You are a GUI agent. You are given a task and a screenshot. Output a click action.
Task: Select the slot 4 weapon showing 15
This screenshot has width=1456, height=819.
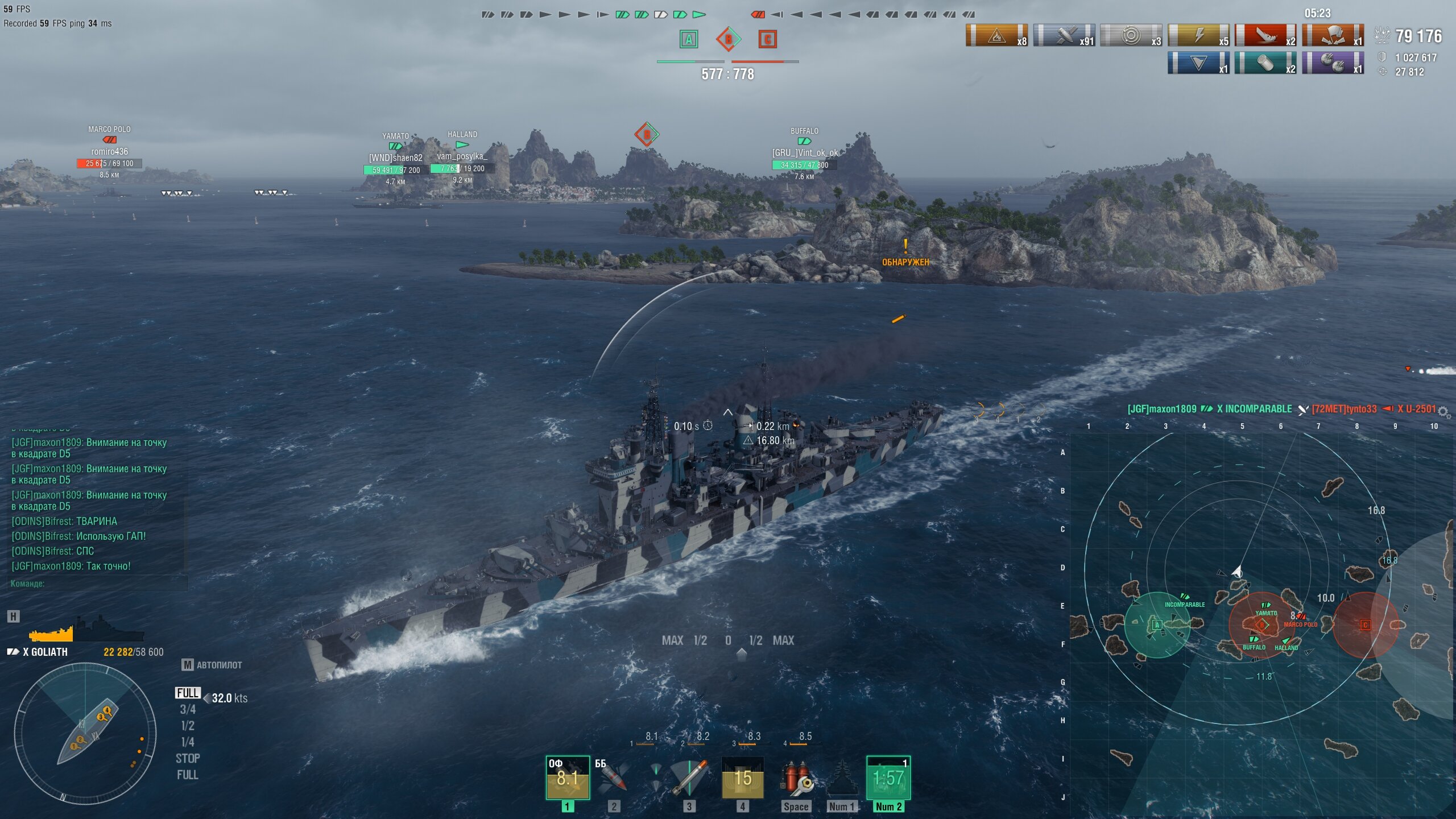742,777
